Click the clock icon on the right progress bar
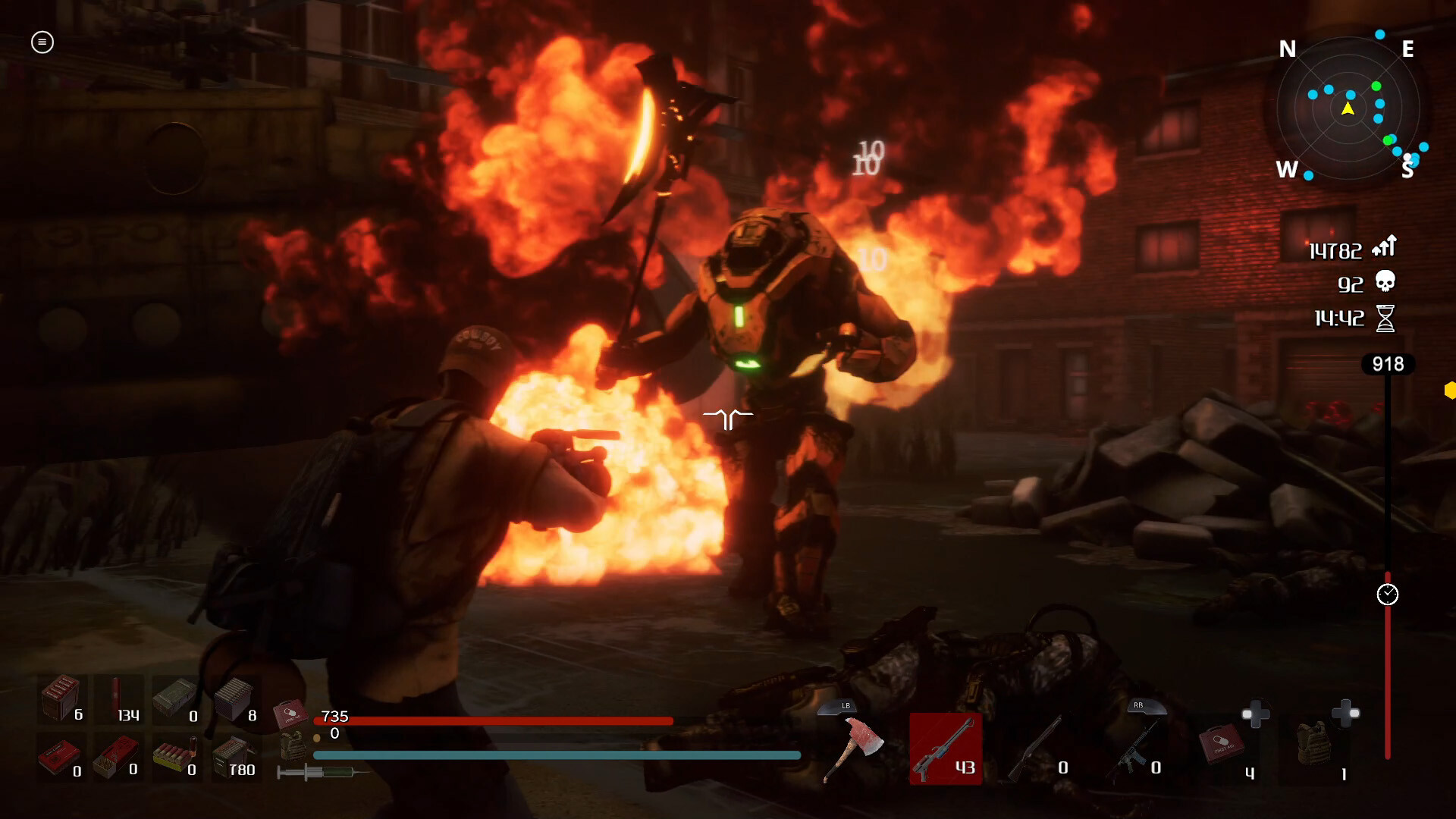 (1388, 595)
